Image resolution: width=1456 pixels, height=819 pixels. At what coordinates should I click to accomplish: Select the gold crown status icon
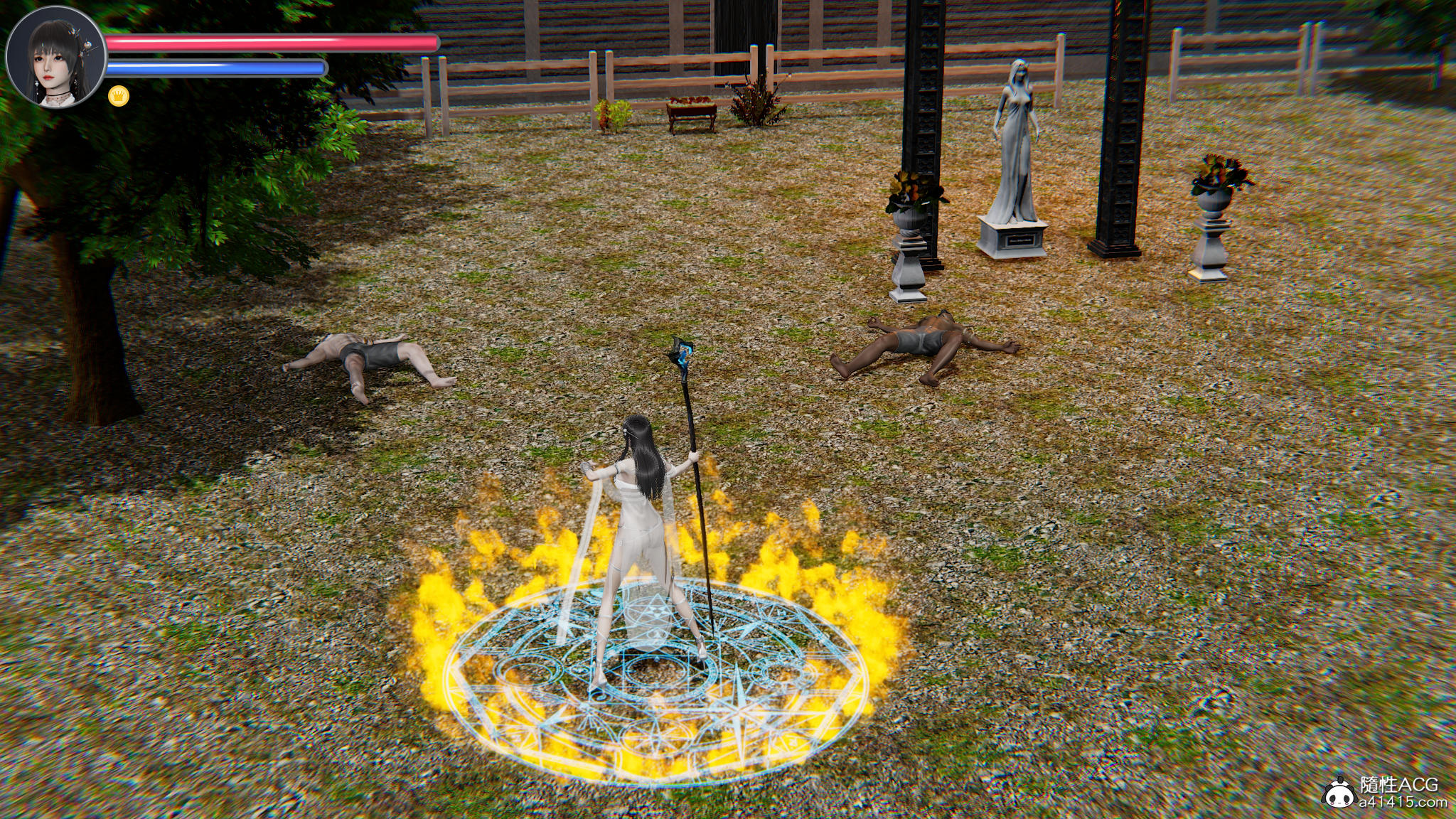(119, 96)
